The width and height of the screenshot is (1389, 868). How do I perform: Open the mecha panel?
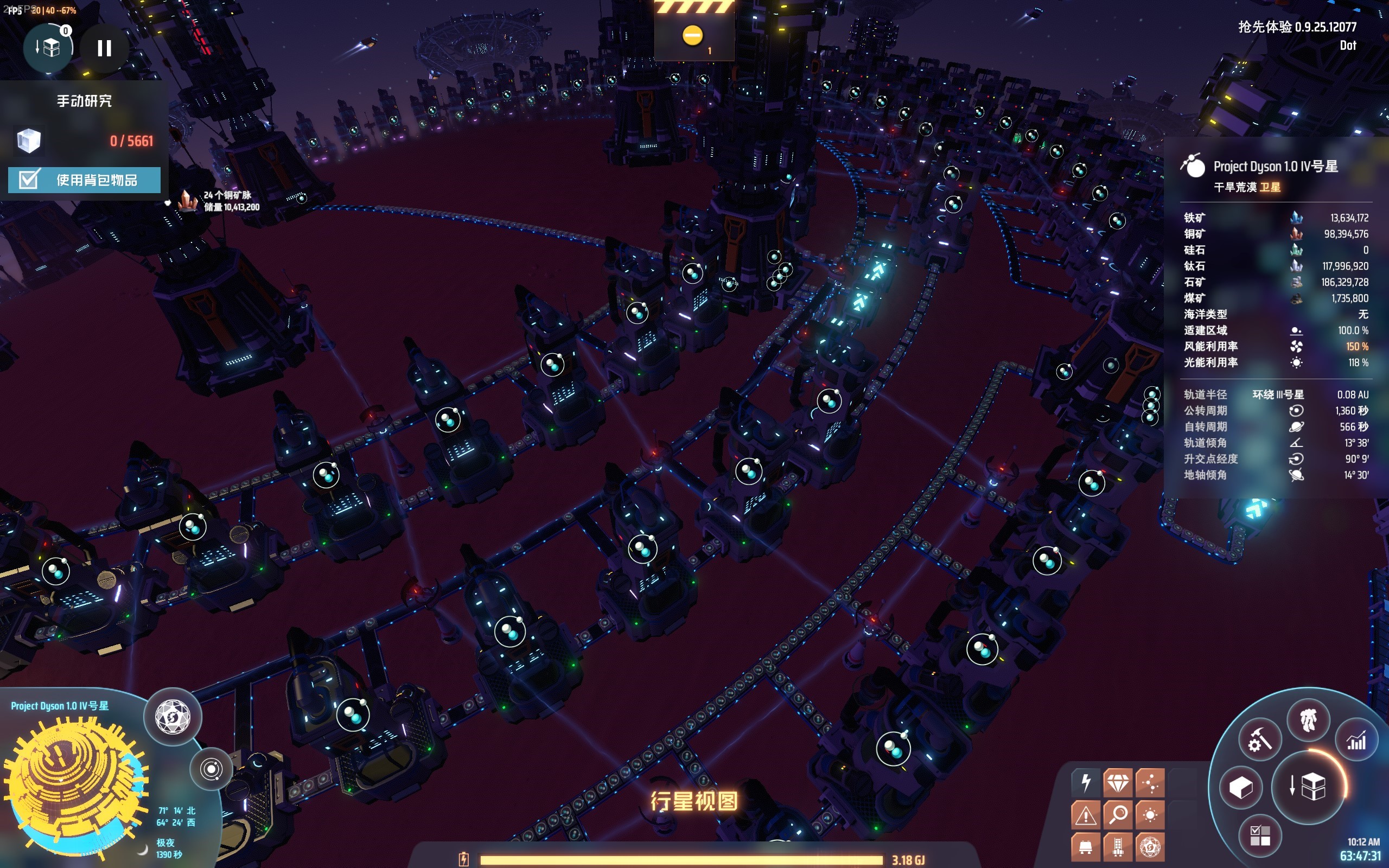click(x=1308, y=720)
